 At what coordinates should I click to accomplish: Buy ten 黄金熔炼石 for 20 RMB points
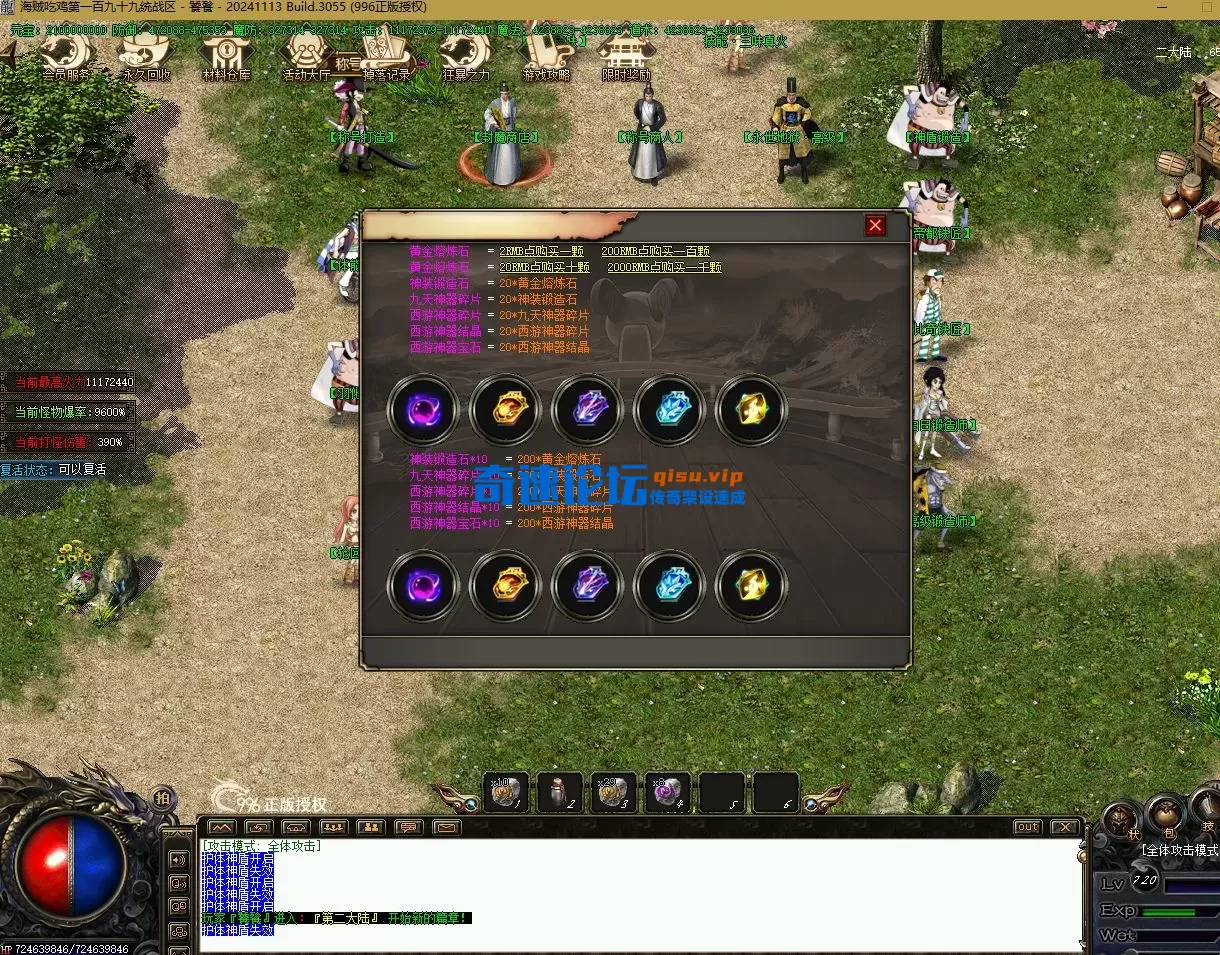pos(544,268)
